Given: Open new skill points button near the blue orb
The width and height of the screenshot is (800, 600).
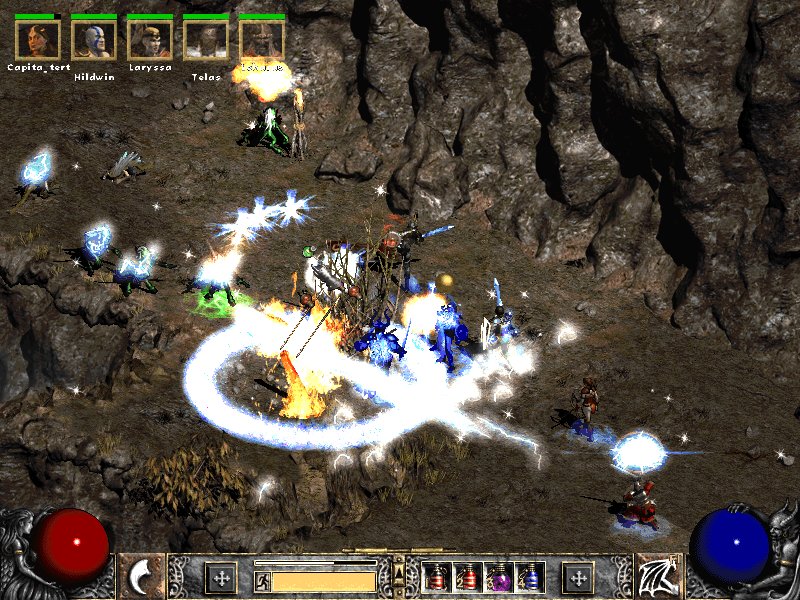Looking at the screenshot, I should pyautogui.click(x=578, y=577).
